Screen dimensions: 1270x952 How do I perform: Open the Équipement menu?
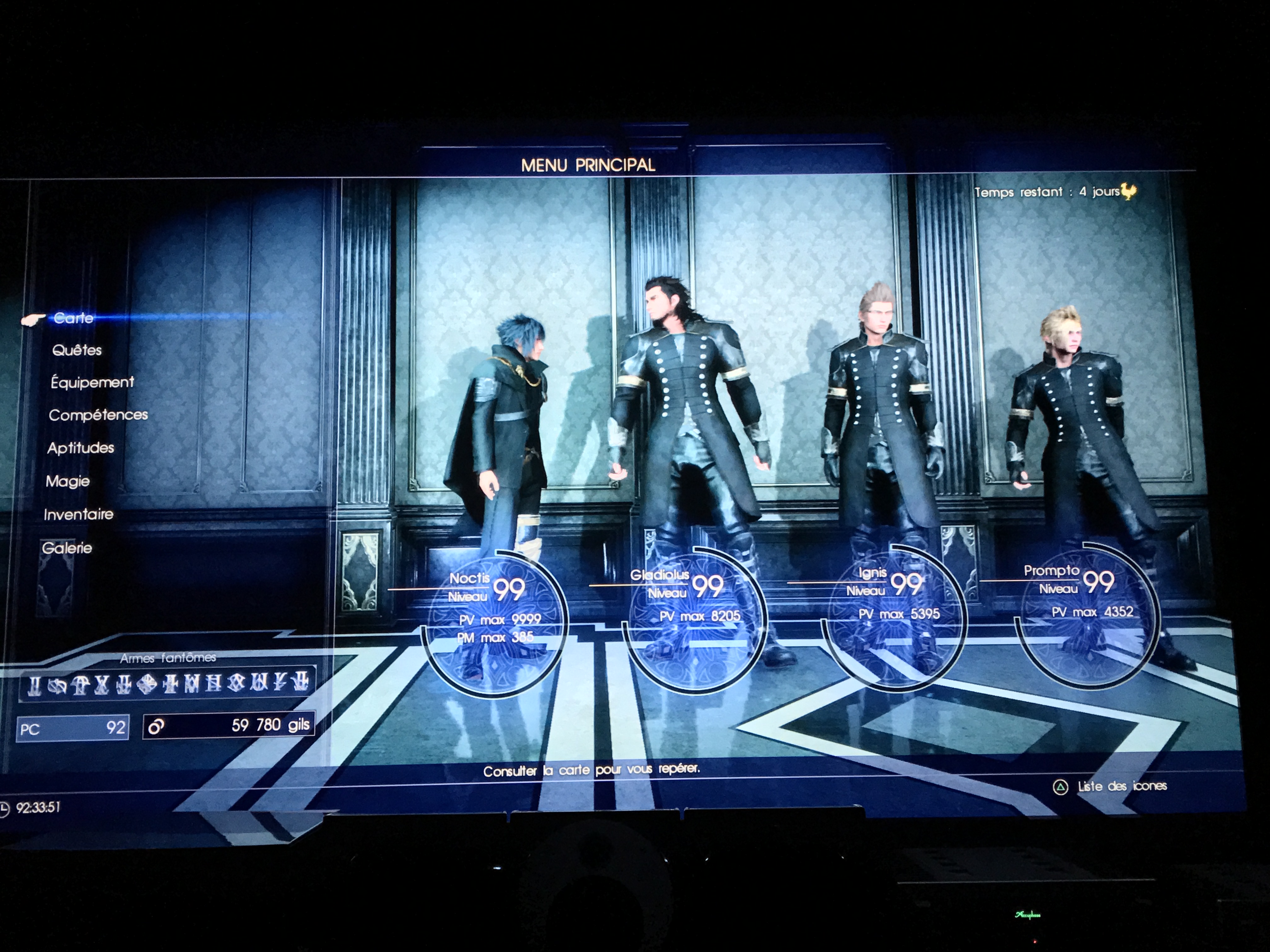click(92, 382)
